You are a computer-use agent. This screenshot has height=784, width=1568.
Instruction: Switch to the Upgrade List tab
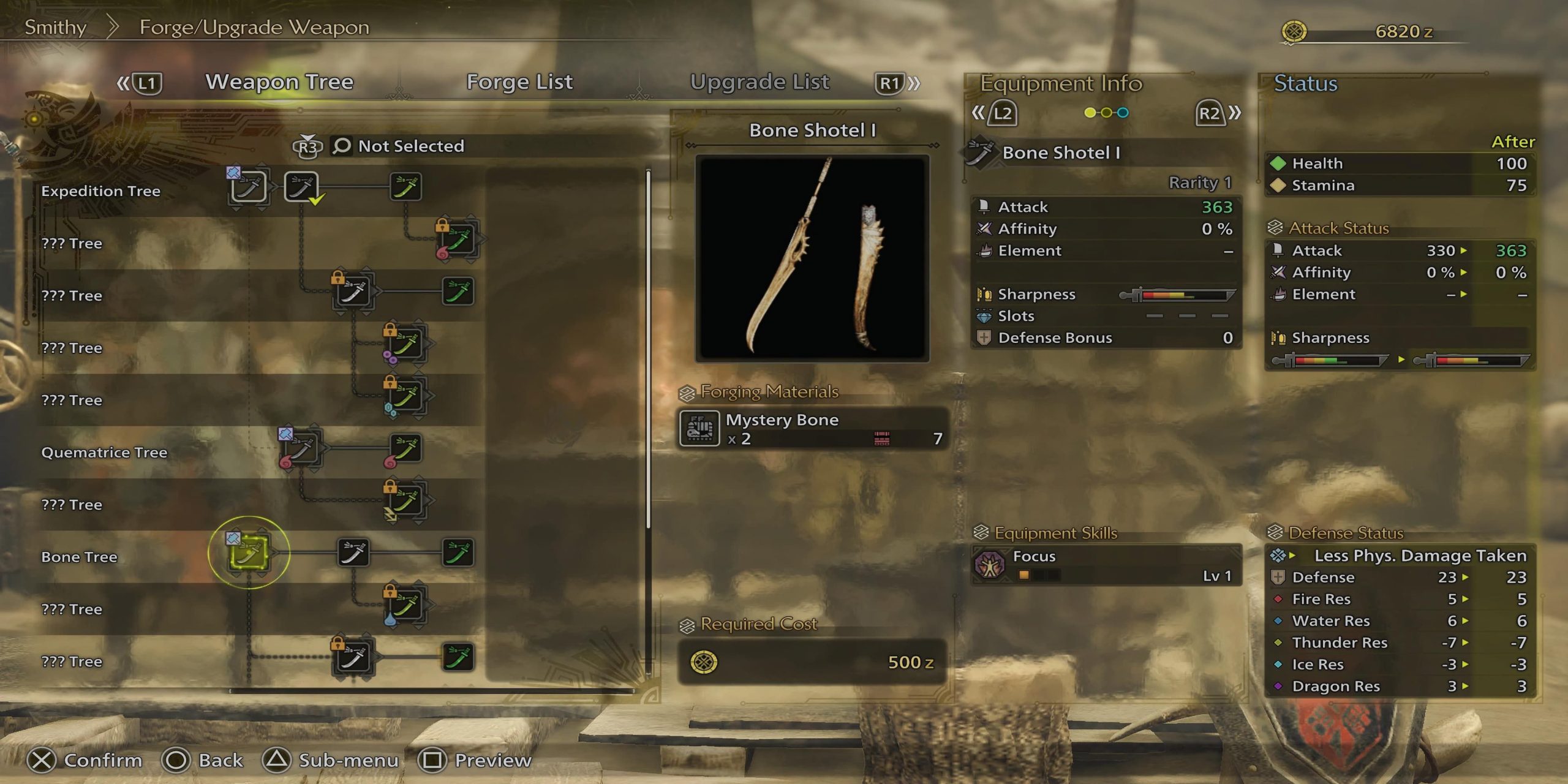click(759, 82)
